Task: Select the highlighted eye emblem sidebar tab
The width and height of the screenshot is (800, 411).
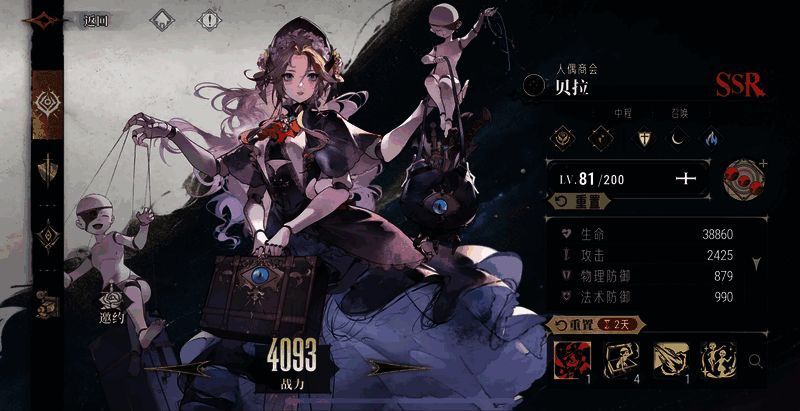Action: click(46, 103)
